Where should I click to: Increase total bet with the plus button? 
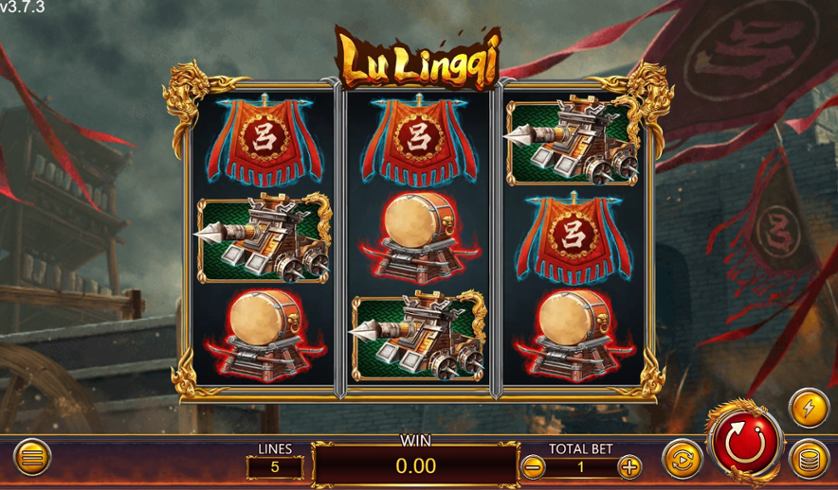point(629,465)
